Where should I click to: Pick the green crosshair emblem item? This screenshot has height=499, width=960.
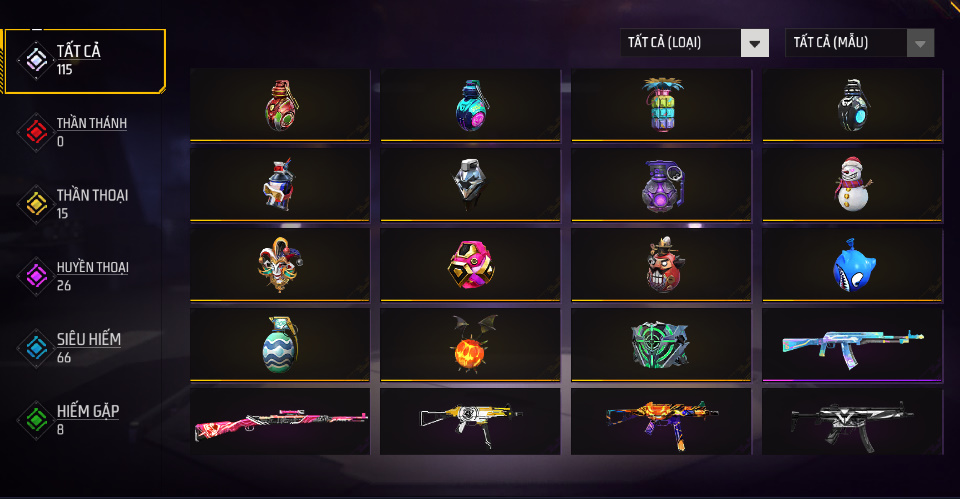[x=661, y=345]
